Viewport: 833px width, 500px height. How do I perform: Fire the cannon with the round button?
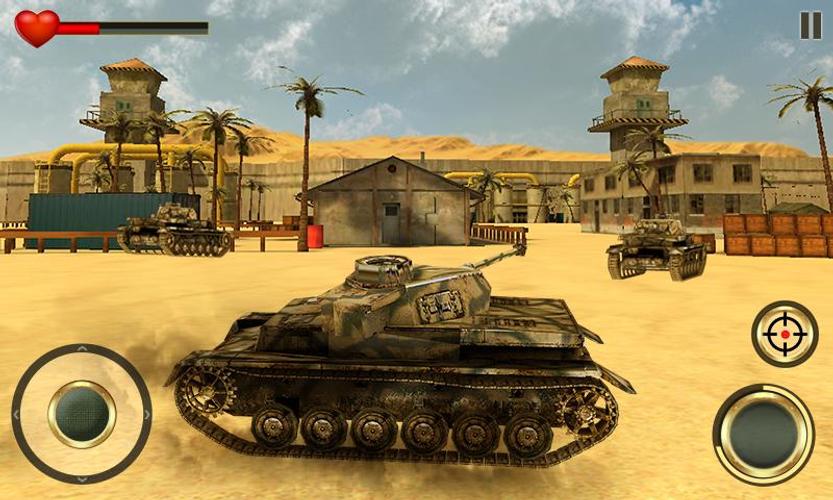(764, 433)
